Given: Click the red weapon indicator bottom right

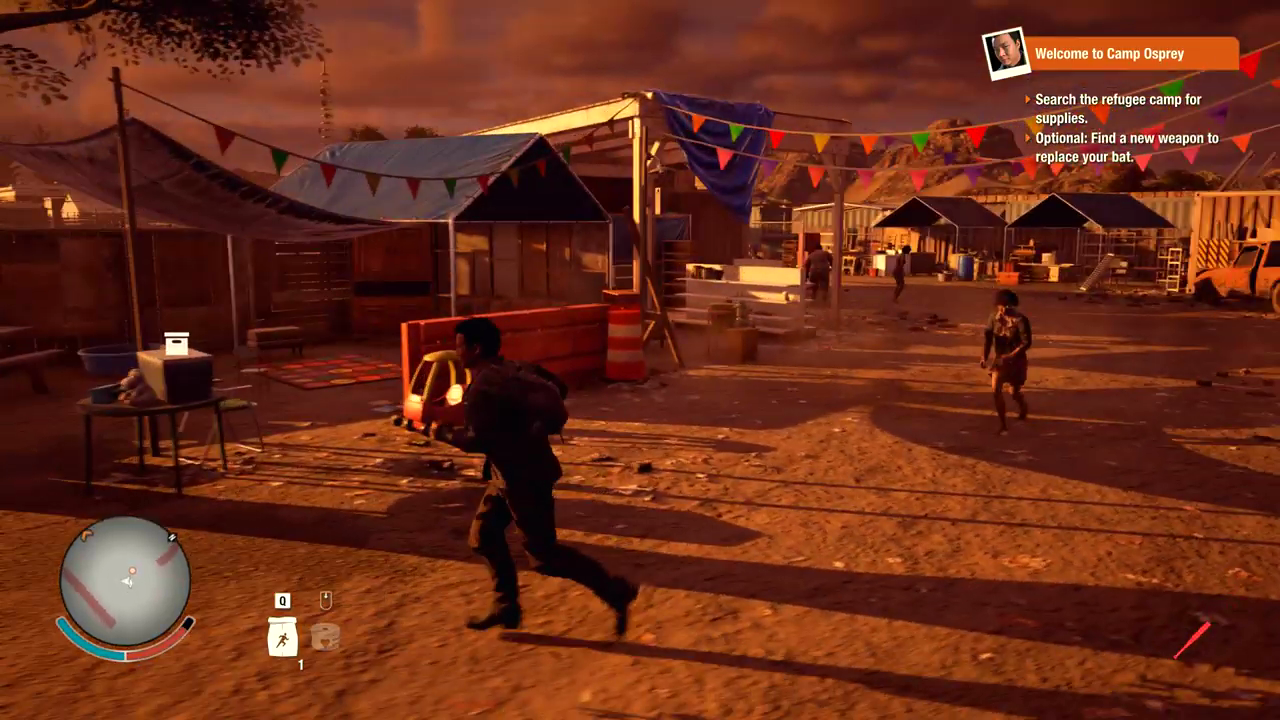Looking at the screenshot, I should [x=1193, y=640].
